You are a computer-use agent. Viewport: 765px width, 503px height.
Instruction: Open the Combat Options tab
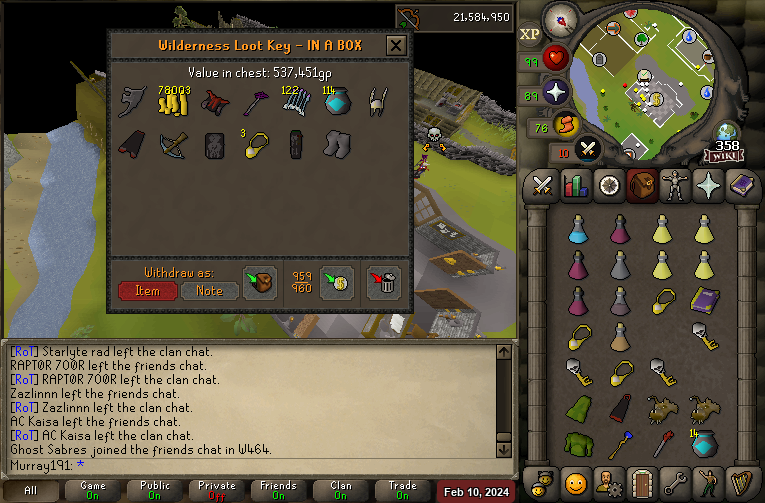[543, 186]
